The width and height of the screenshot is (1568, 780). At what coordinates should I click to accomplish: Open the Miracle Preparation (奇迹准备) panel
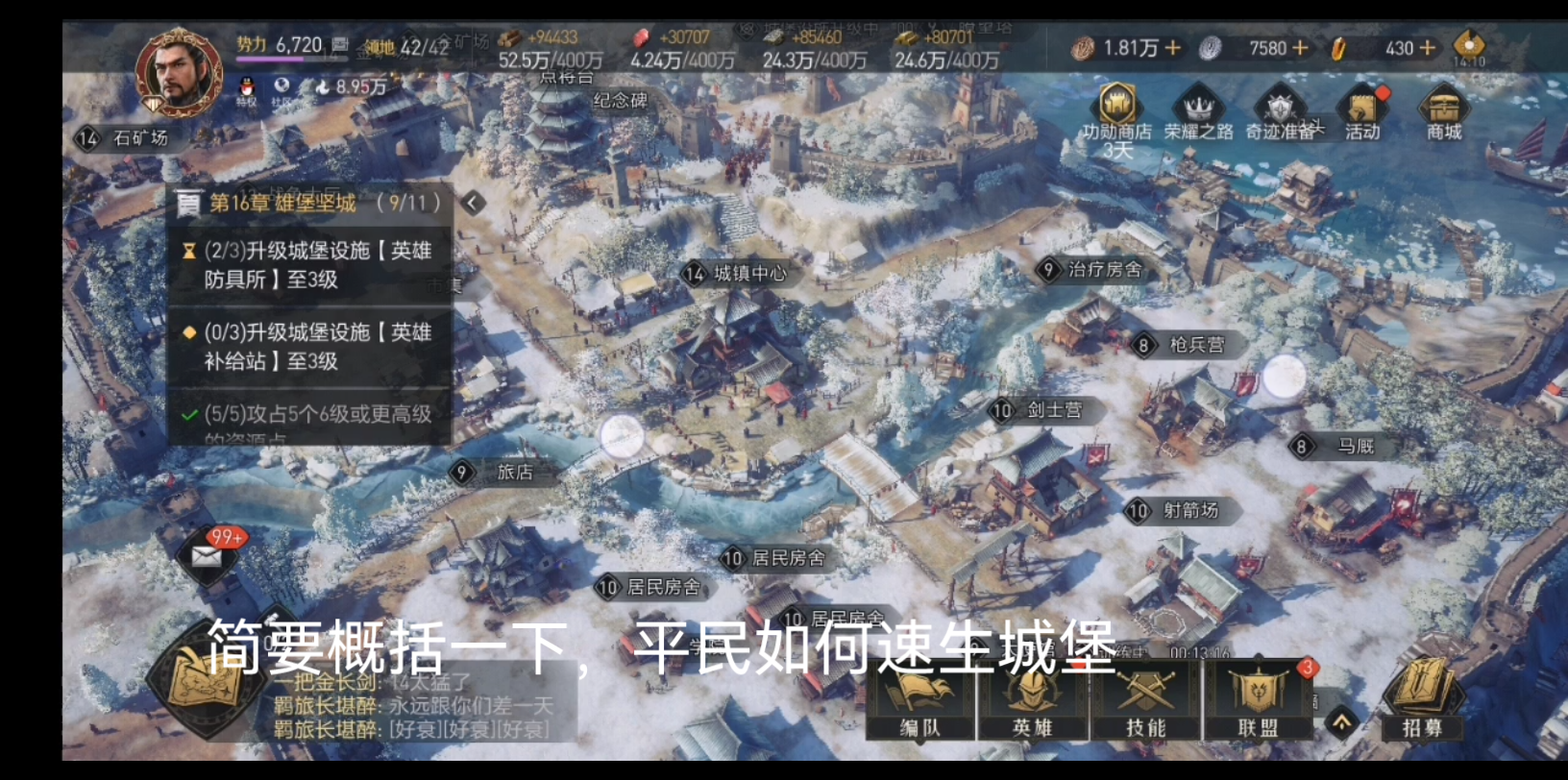1280,108
